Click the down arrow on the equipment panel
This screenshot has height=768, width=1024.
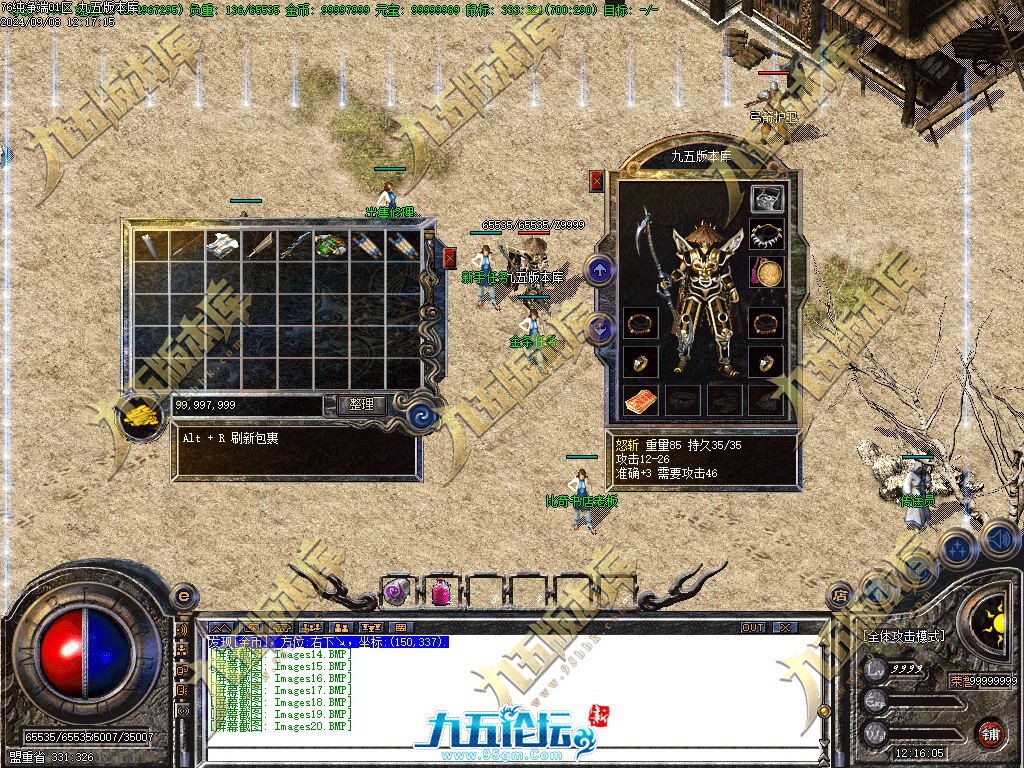click(x=599, y=327)
